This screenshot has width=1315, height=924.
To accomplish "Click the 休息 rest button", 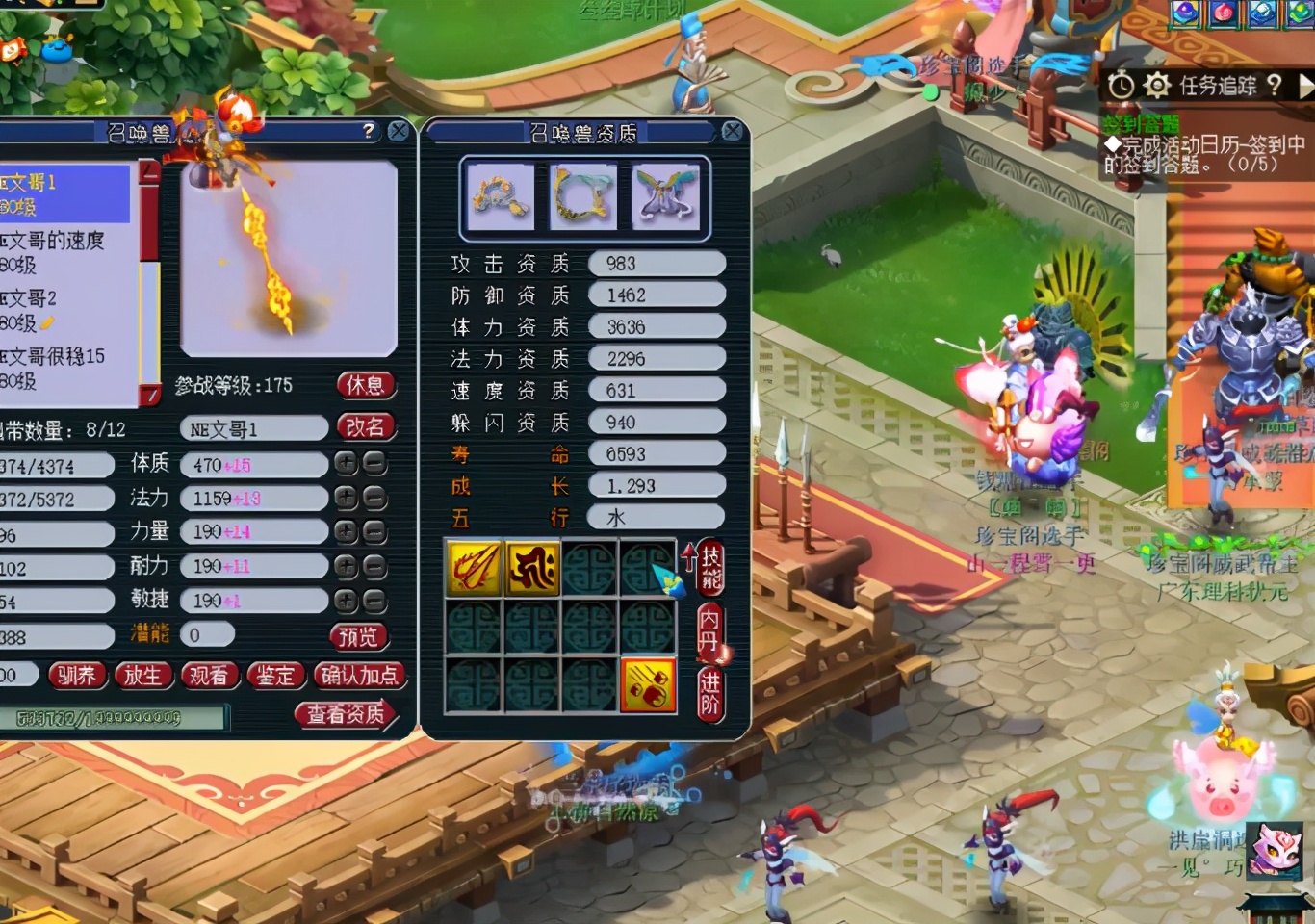I will (365, 386).
